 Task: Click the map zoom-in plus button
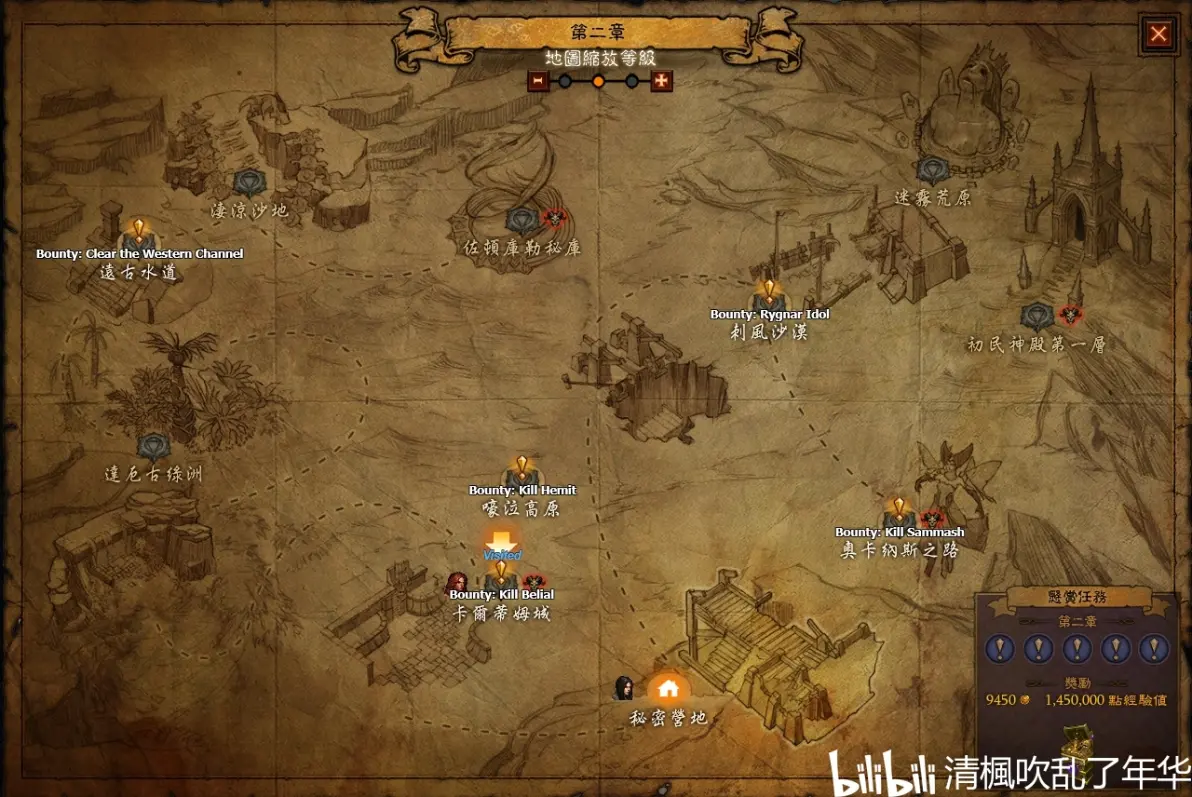[x=661, y=81]
